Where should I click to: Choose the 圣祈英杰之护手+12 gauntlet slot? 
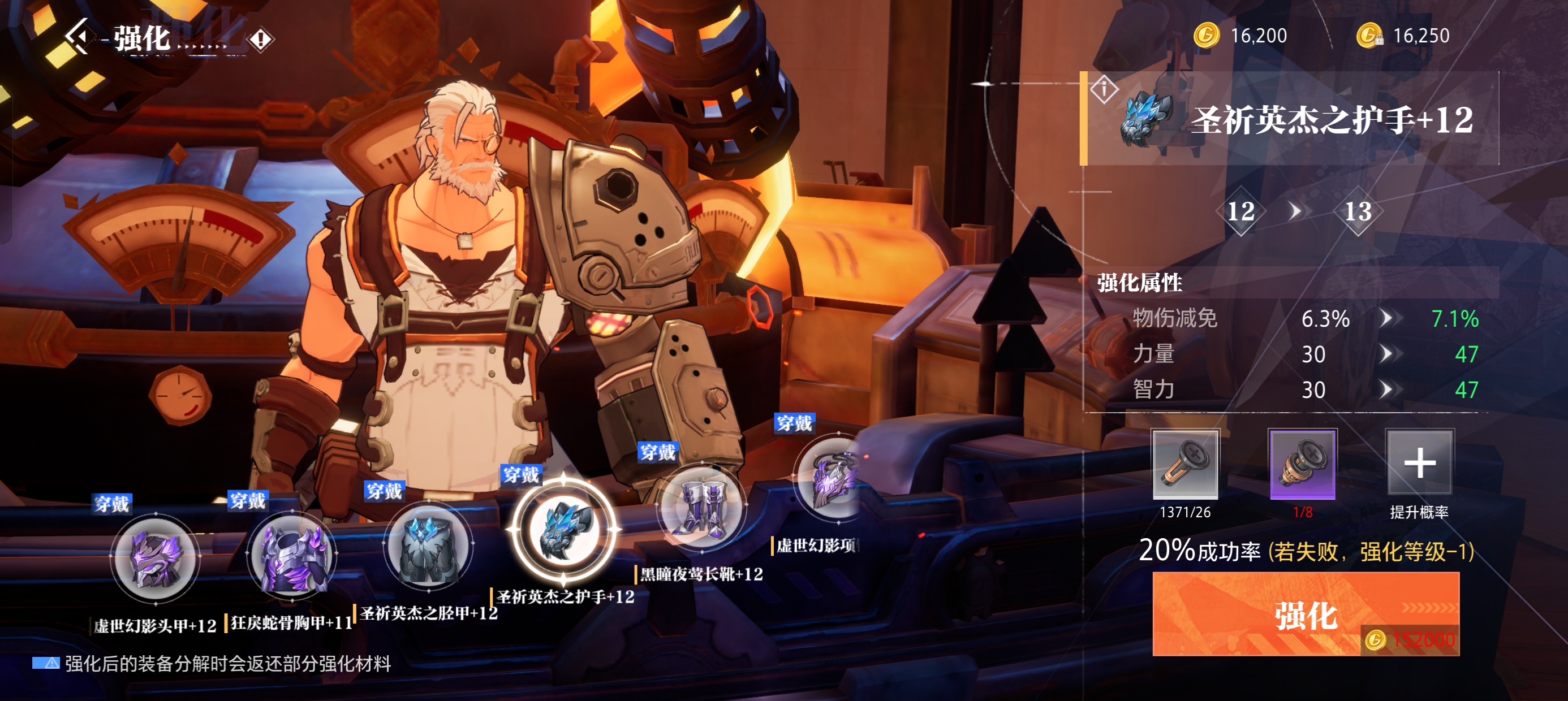pos(565,529)
